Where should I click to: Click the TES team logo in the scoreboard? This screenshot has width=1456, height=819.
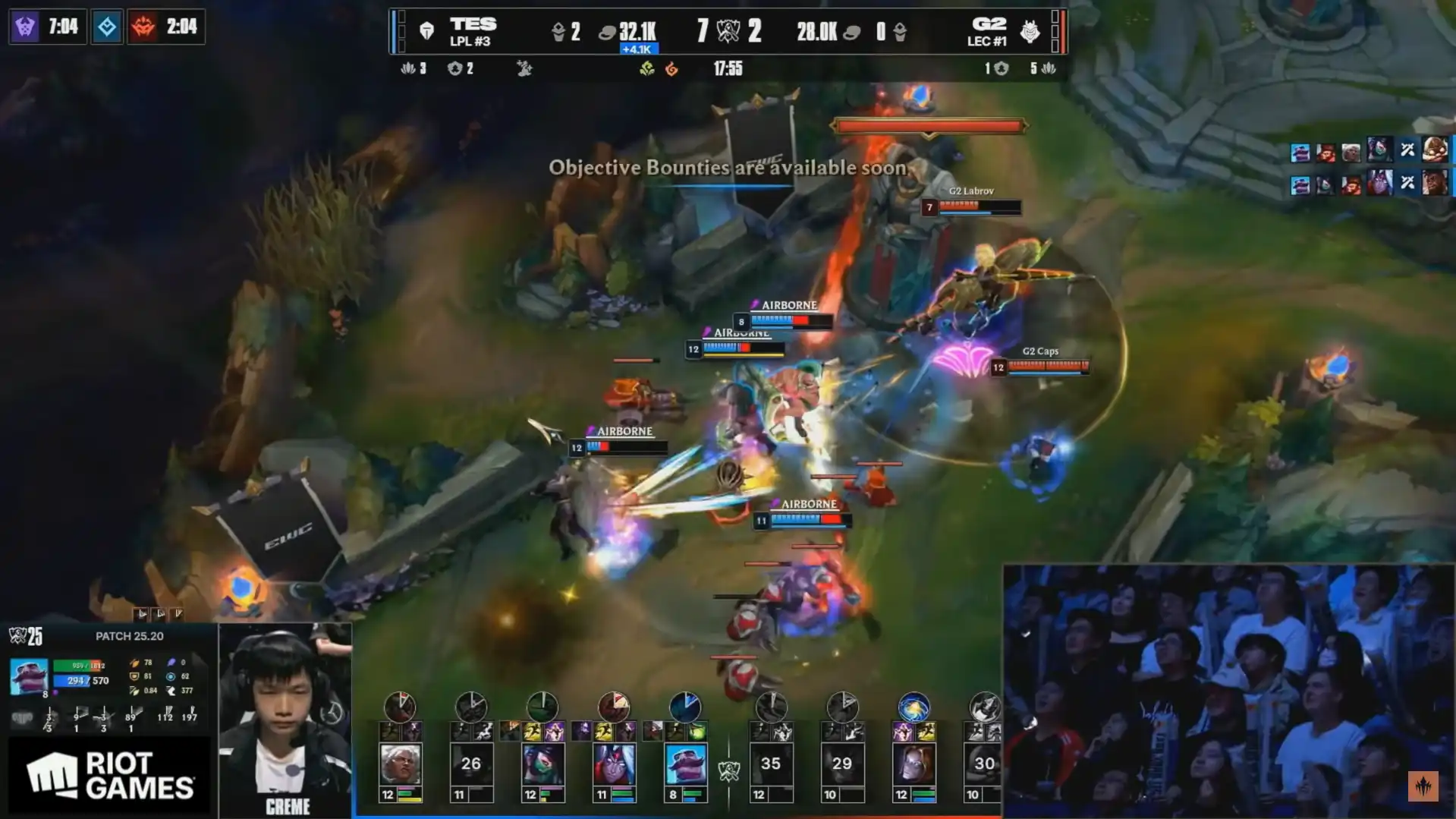pyautogui.click(x=427, y=31)
